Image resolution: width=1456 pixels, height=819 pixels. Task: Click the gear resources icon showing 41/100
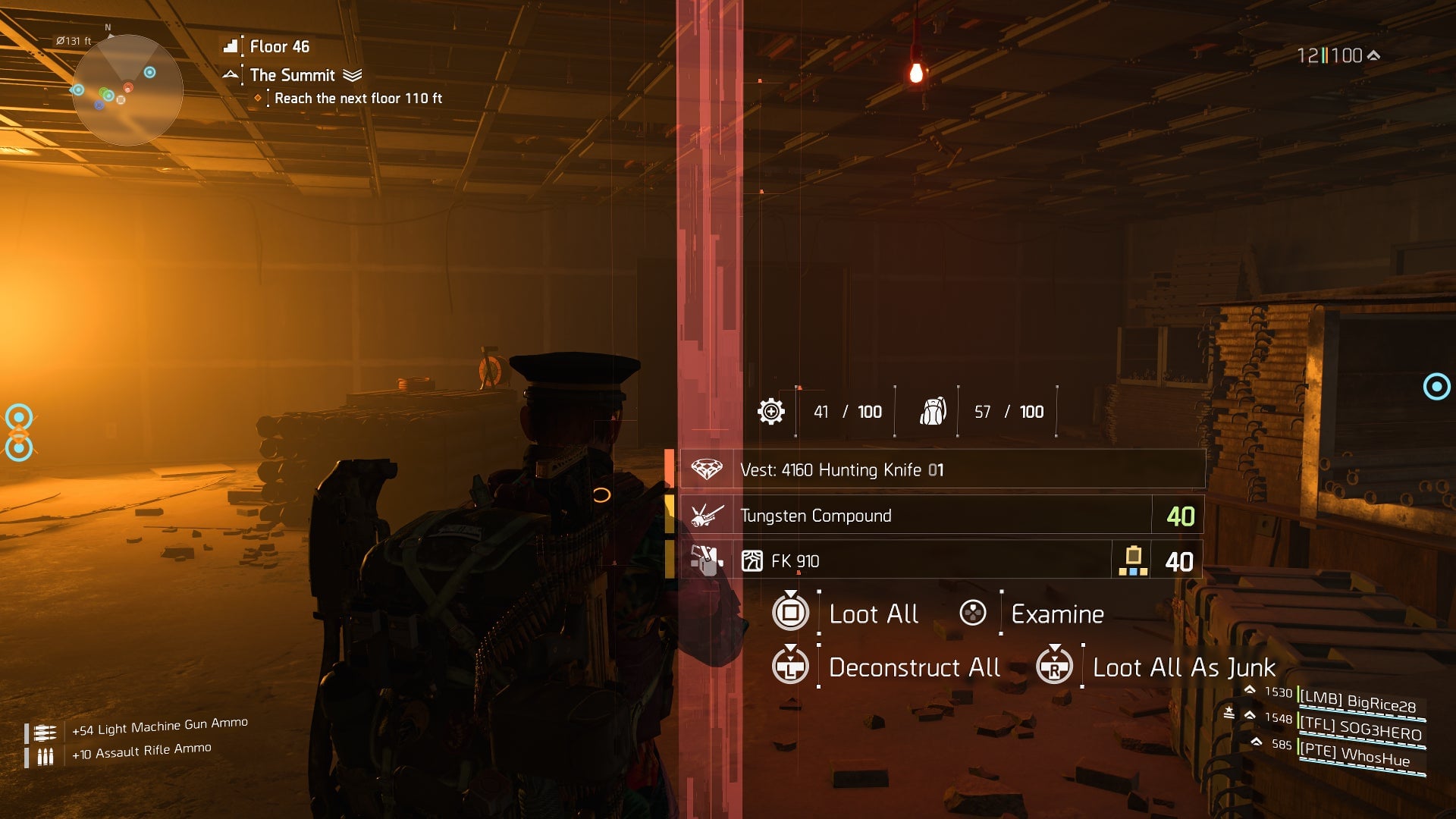coord(771,411)
